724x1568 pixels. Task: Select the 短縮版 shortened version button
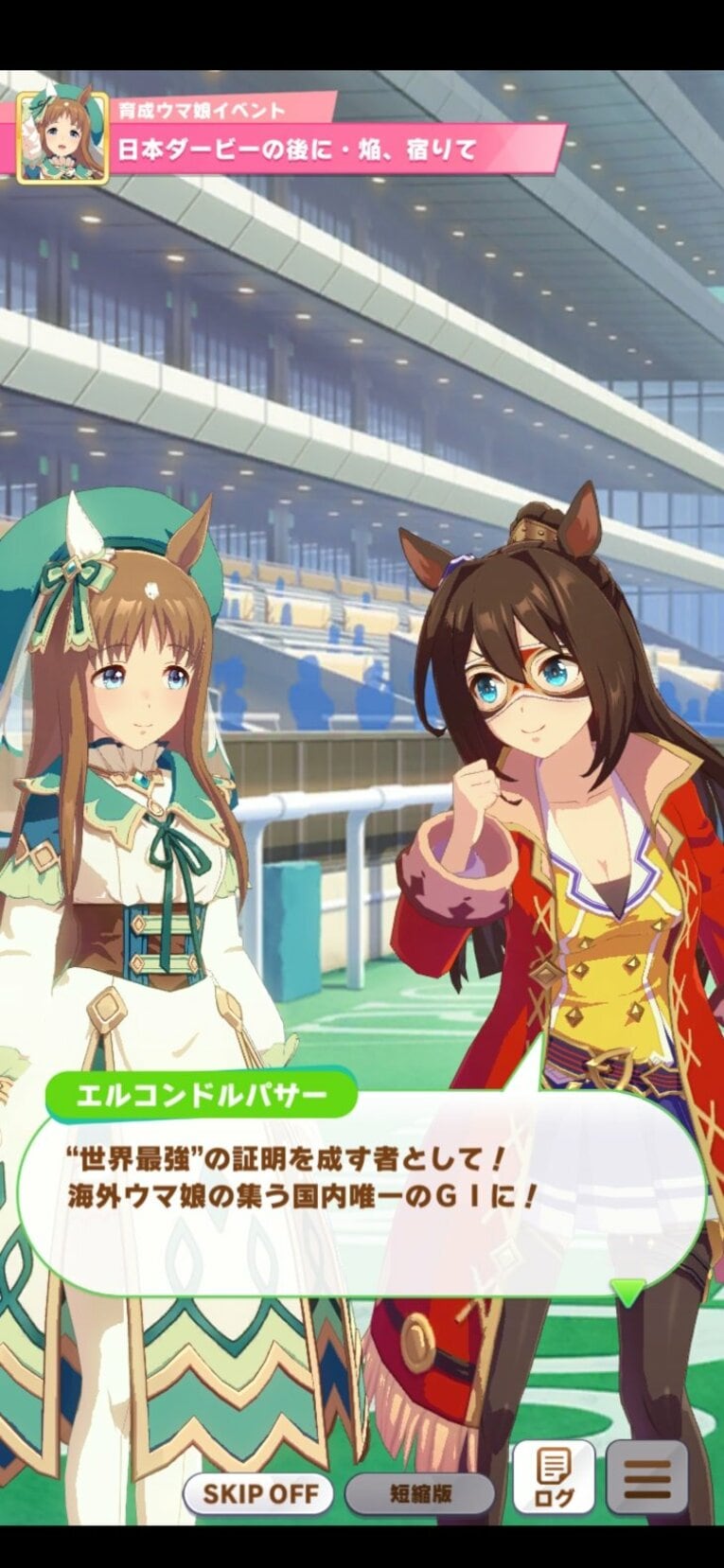click(x=420, y=1493)
